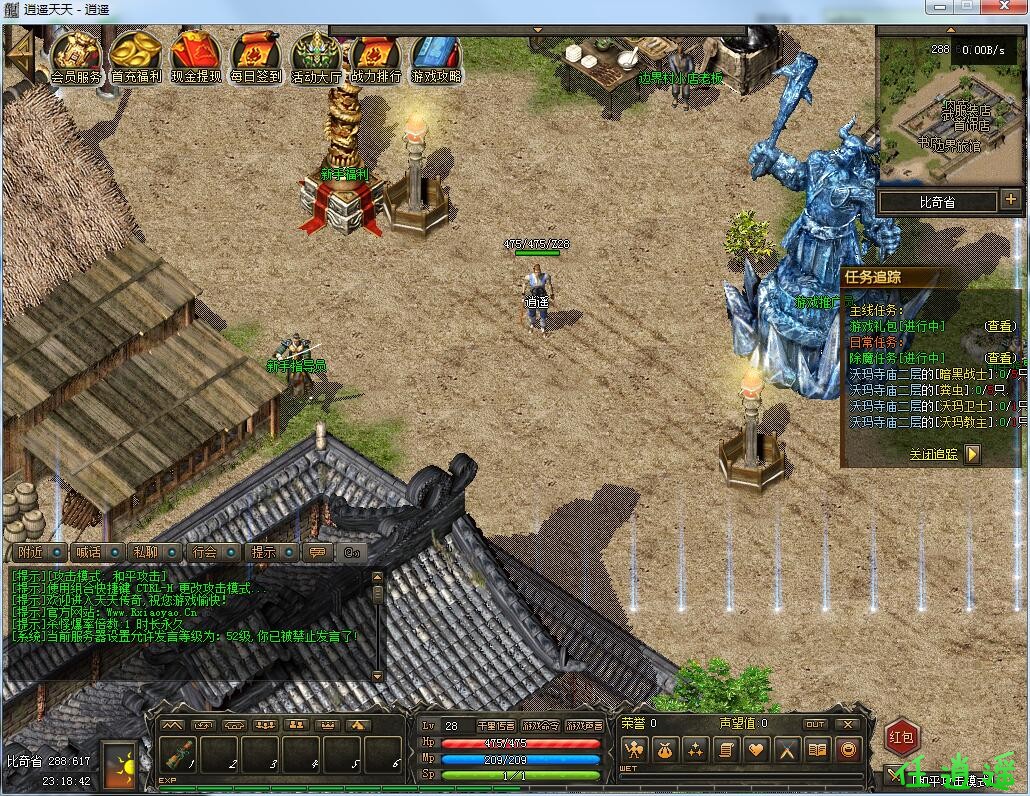The height and width of the screenshot is (796, 1030).
Task: Click the heart icon in the bottom menu bar
Action: pos(757,749)
